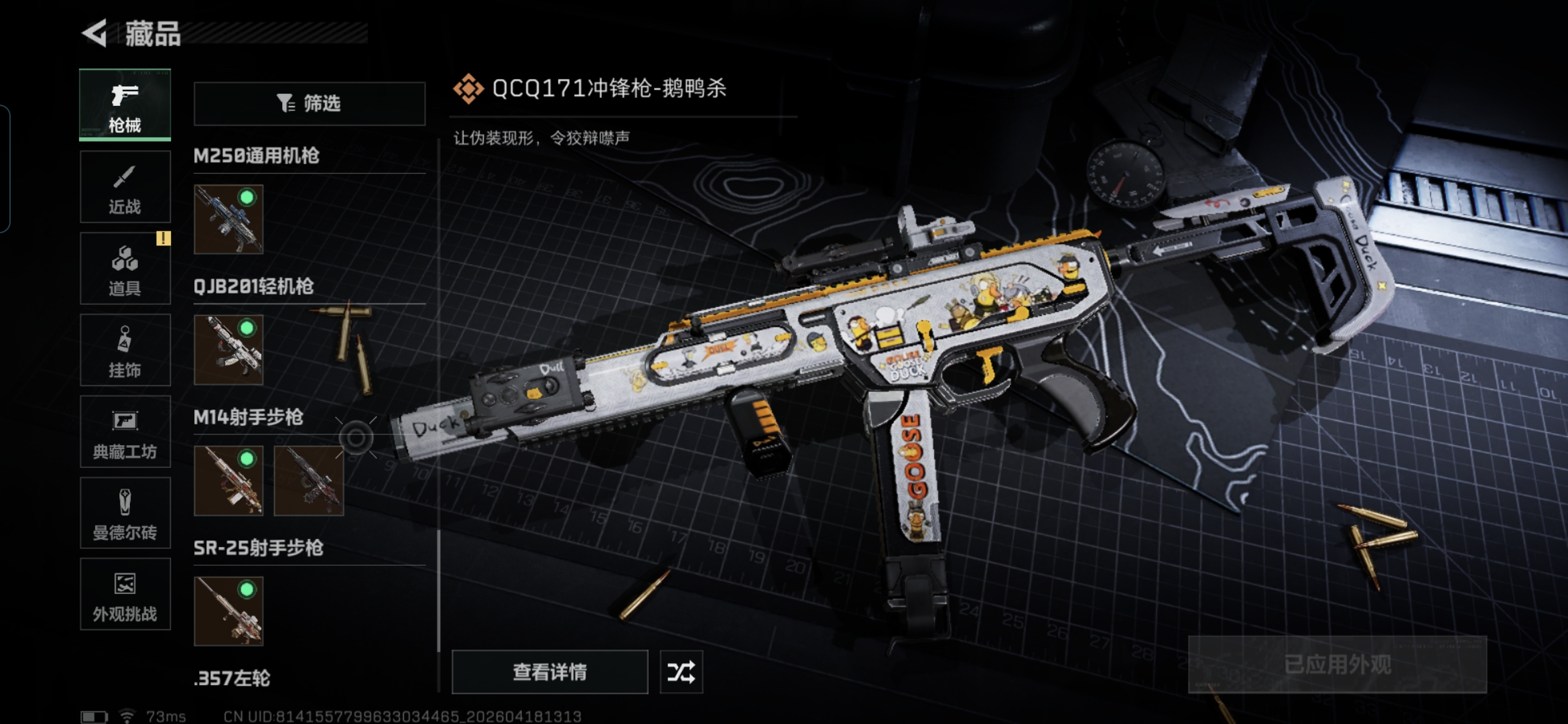Screen dimensions: 1568x724
Task: Show the 挂饰 charms category
Action: [x=125, y=351]
